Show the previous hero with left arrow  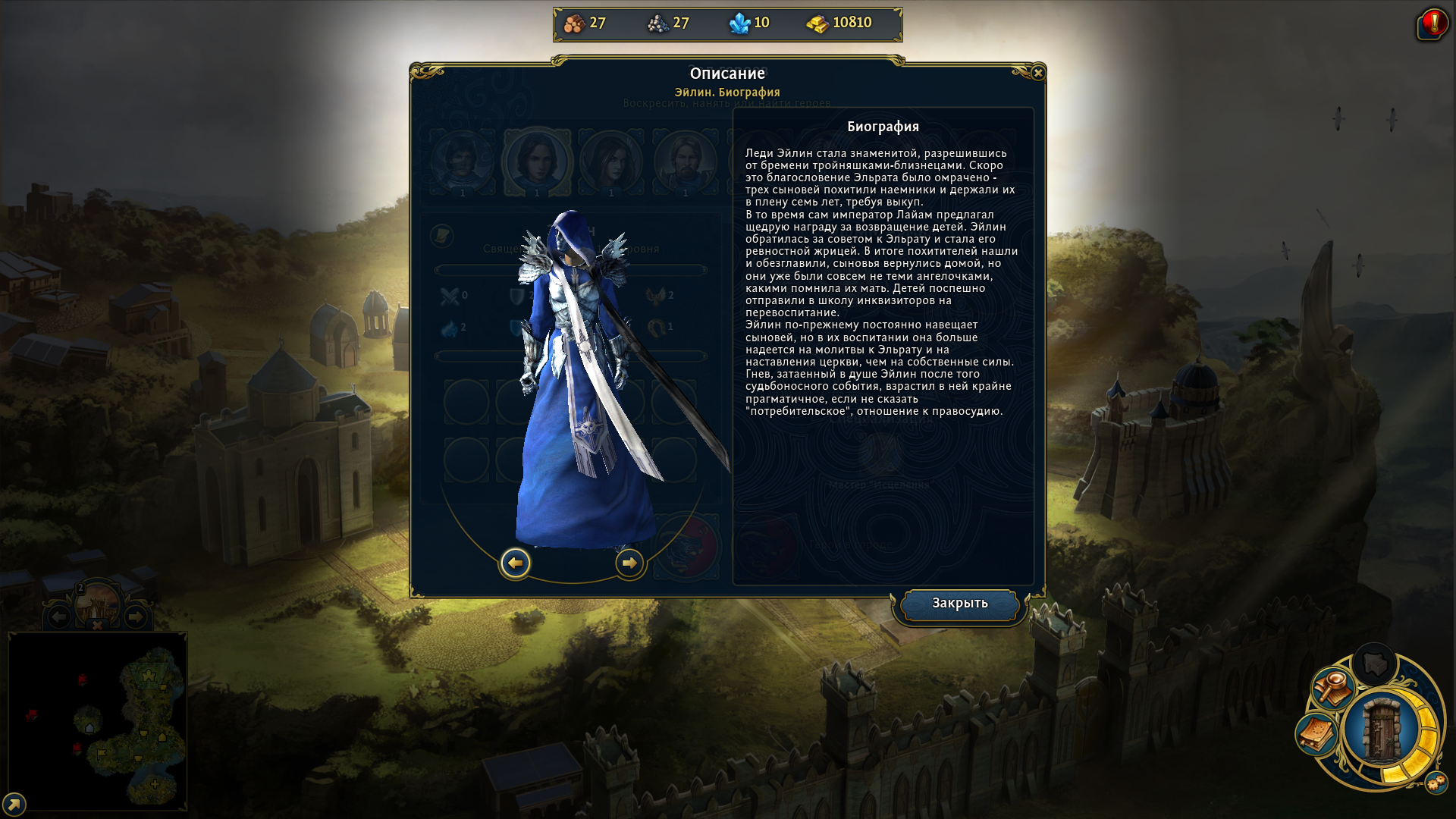(516, 563)
